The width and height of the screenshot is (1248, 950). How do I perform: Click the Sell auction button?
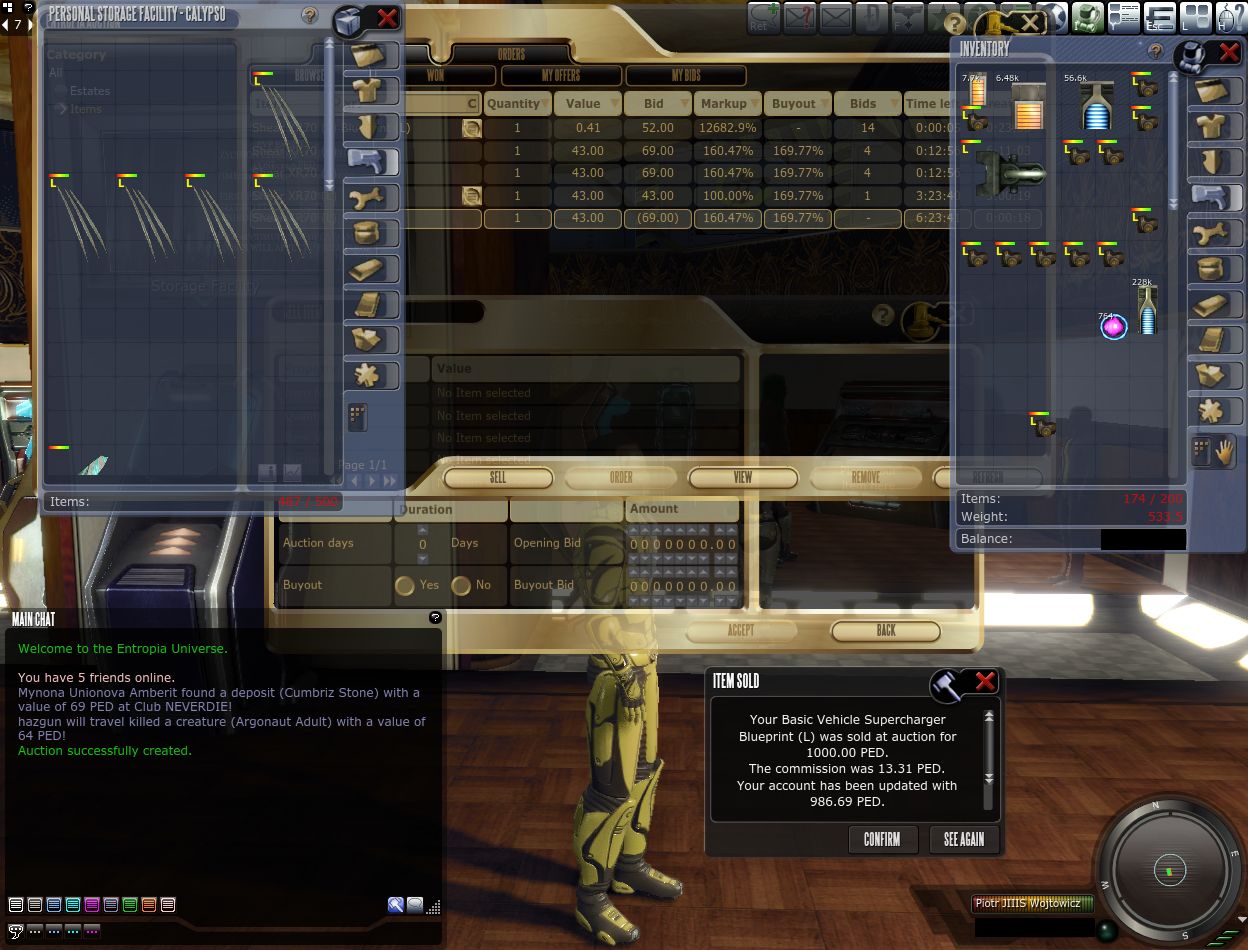(497, 478)
